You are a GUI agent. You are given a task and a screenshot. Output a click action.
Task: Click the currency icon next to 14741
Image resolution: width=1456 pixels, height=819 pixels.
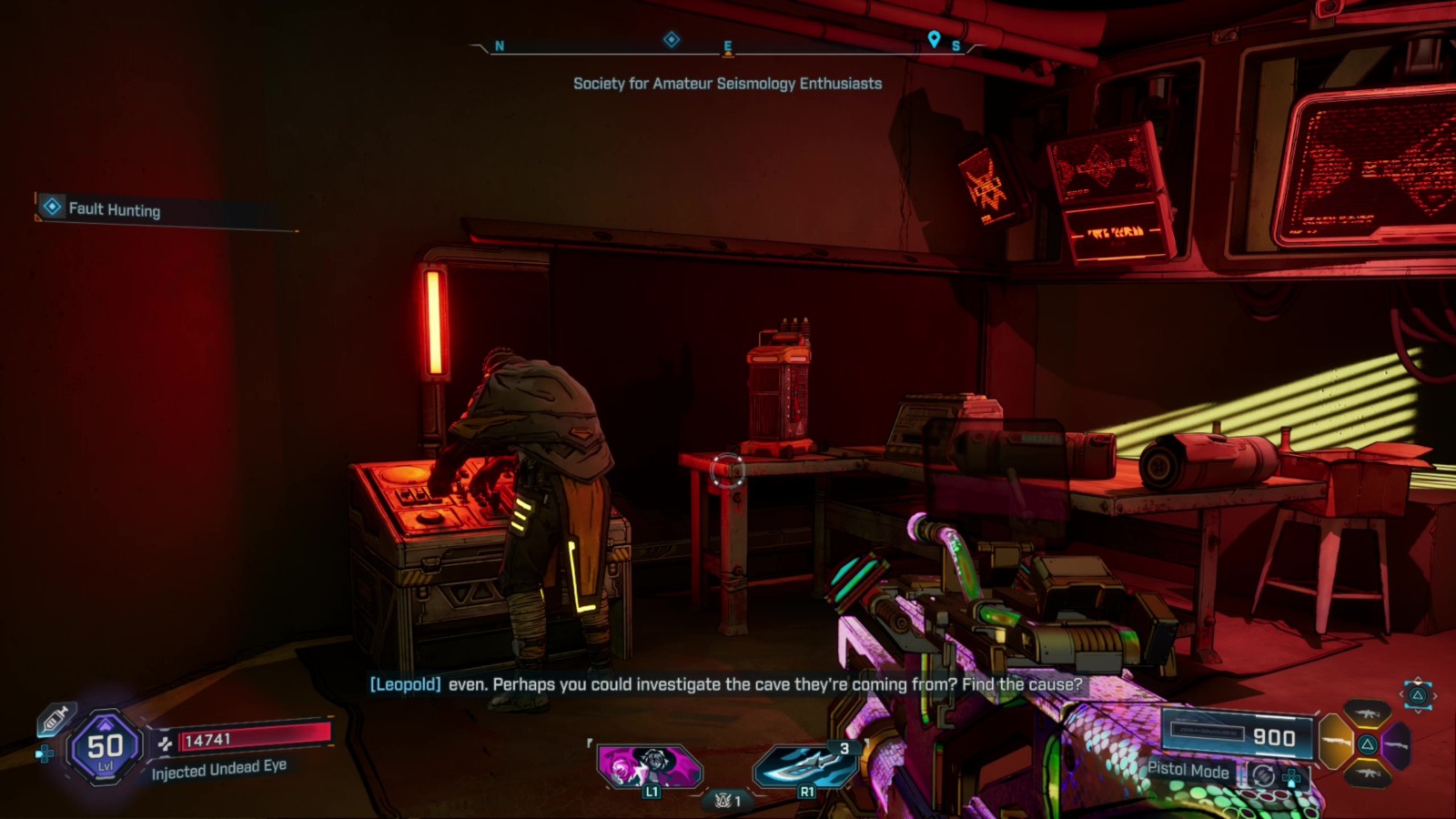(166, 743)
